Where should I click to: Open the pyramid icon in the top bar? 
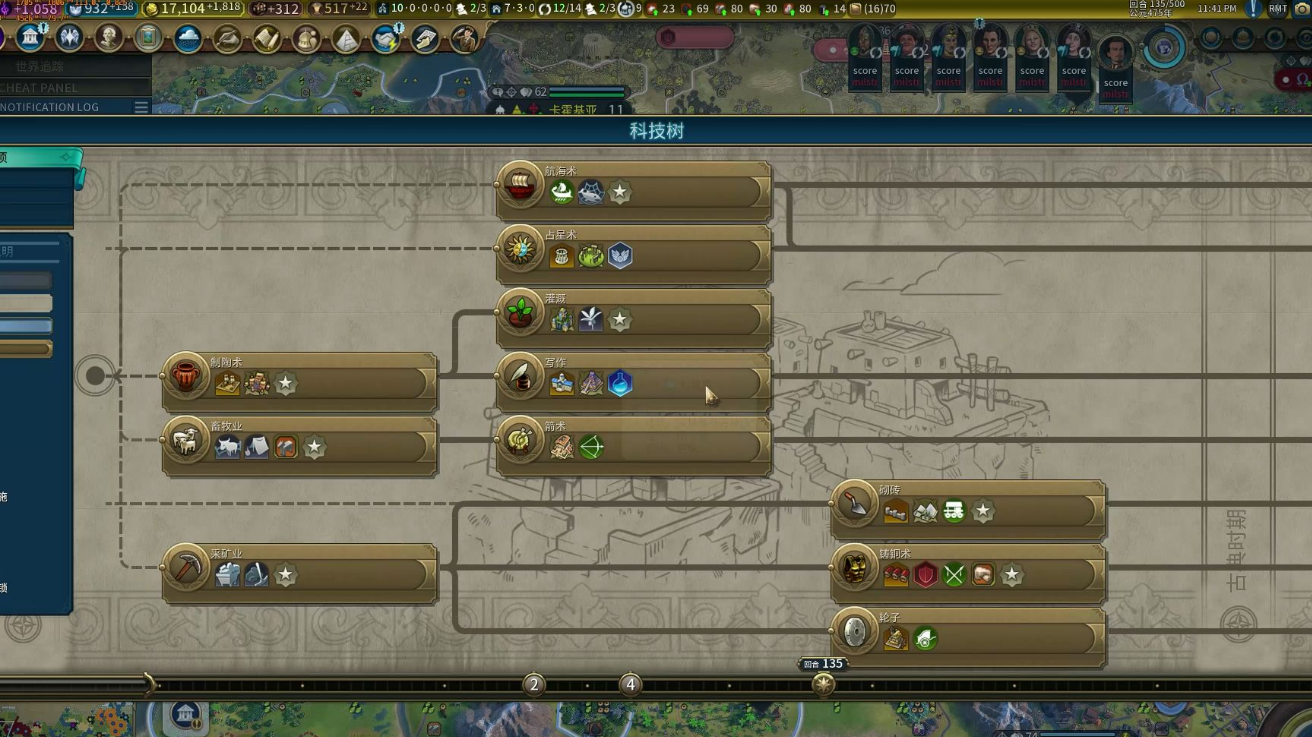[x=346, y=39]
